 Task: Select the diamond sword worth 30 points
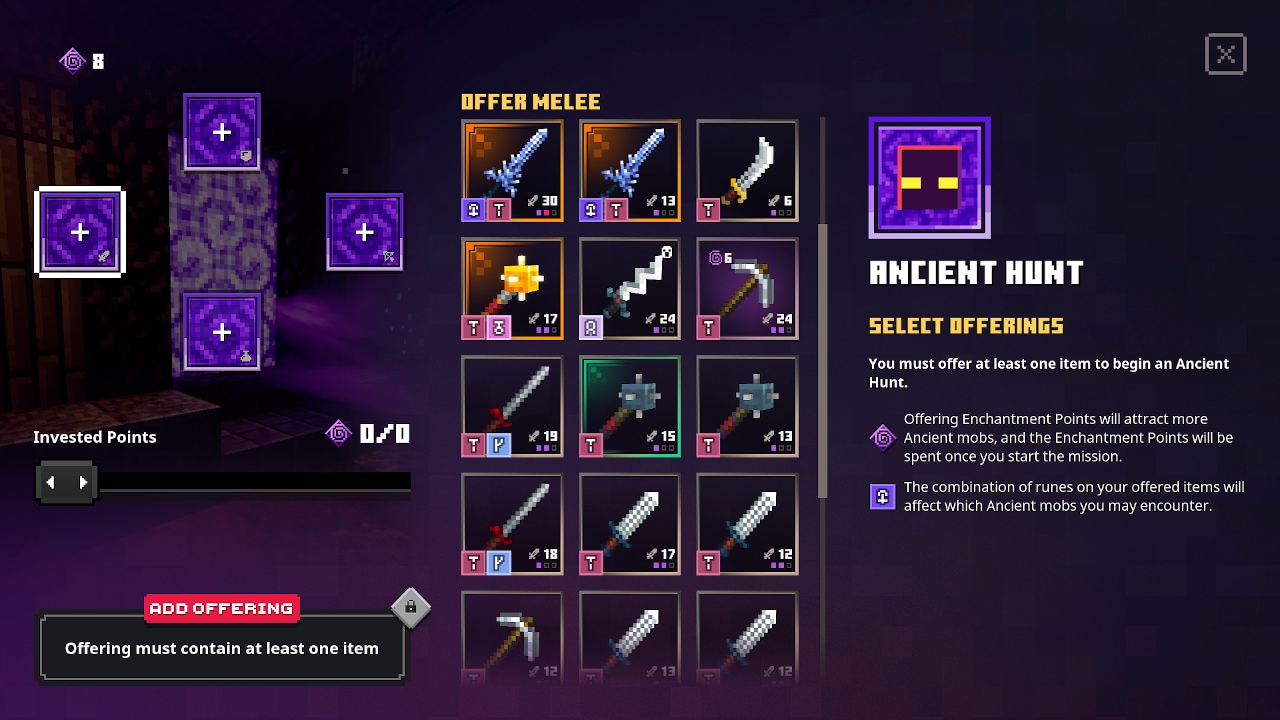point(512,172)
